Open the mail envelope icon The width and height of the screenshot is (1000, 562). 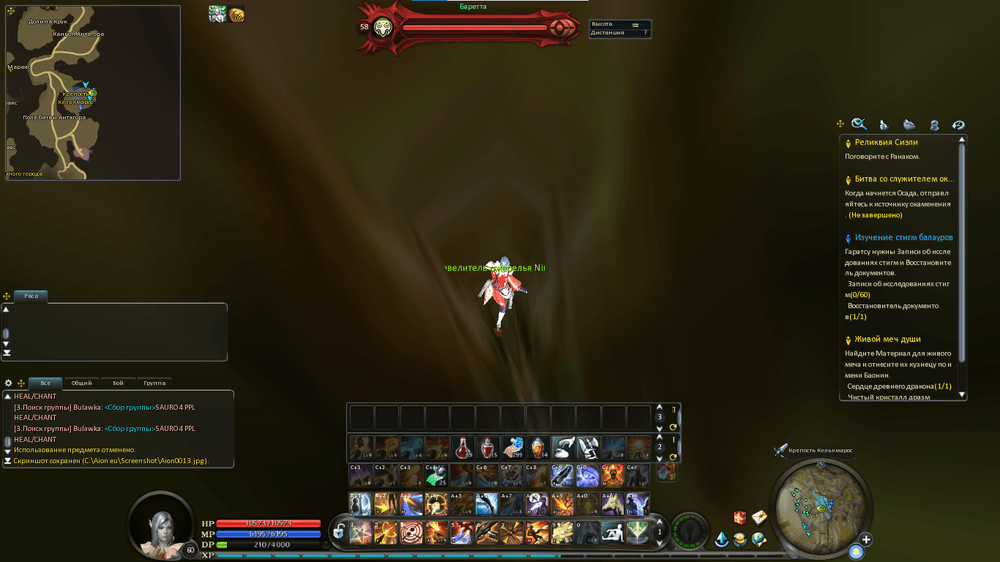click(x=760, y=517)
